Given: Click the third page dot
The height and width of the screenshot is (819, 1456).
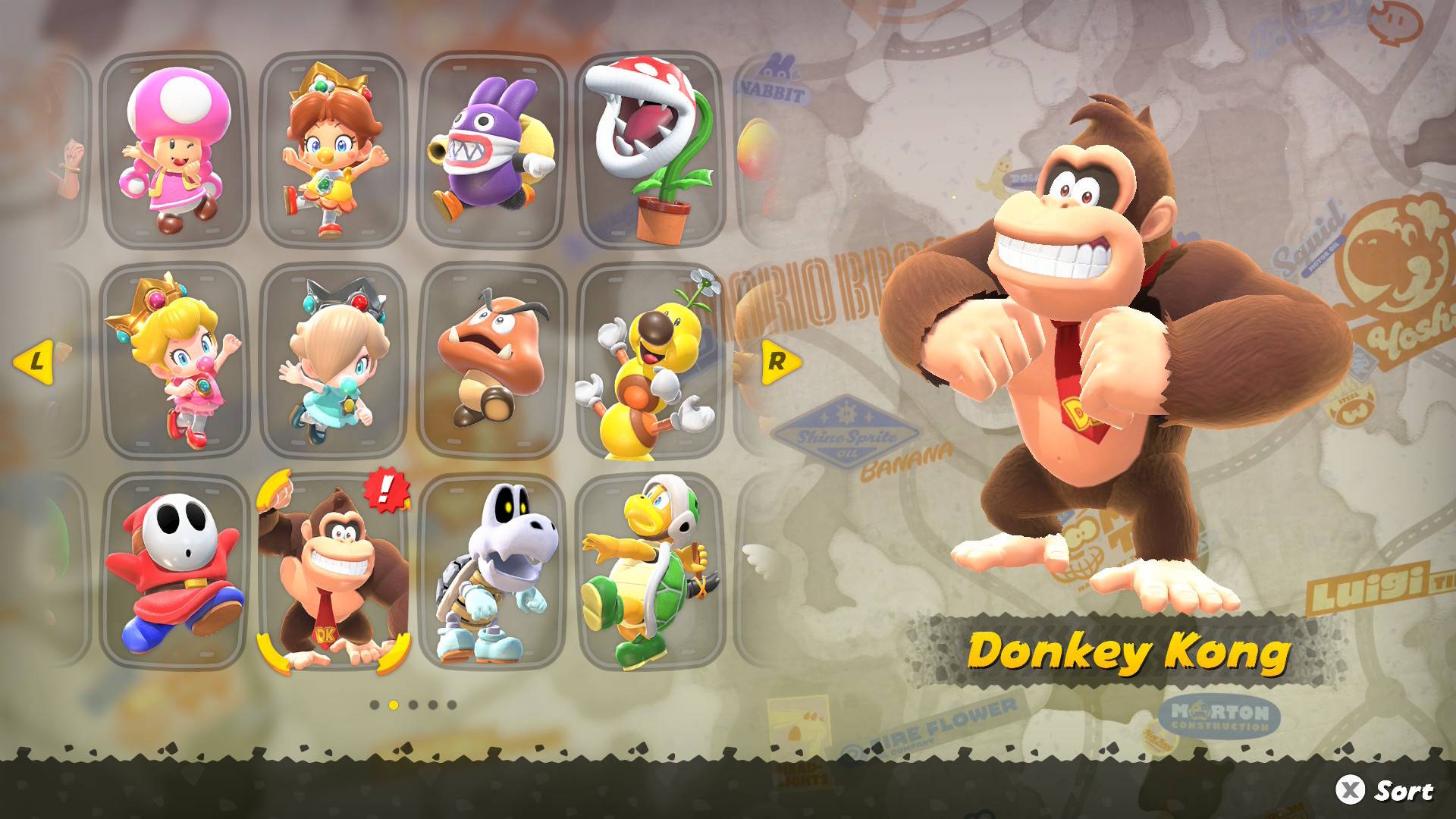Looking at the screenshot, I should point(413,705).
